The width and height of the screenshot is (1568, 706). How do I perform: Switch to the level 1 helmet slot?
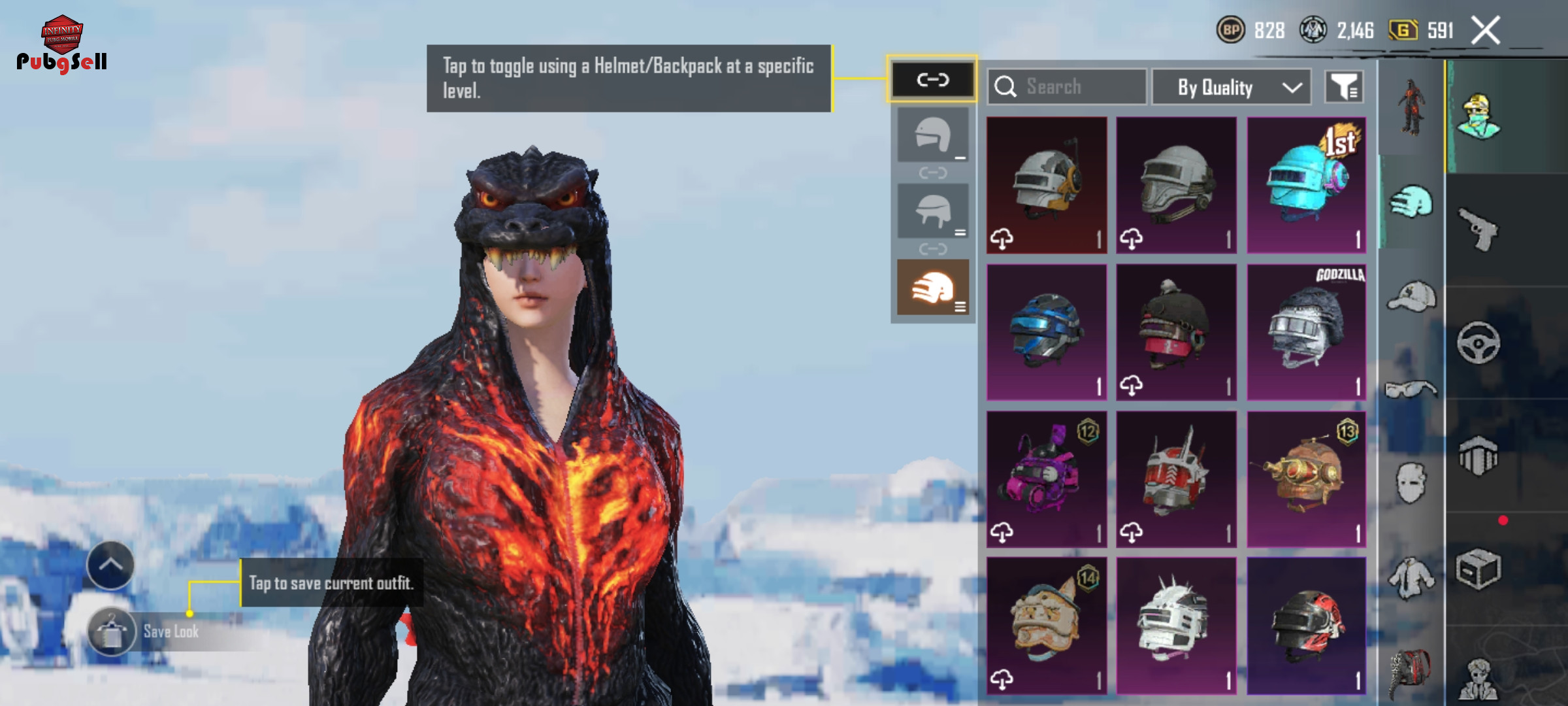coord(932,135)
